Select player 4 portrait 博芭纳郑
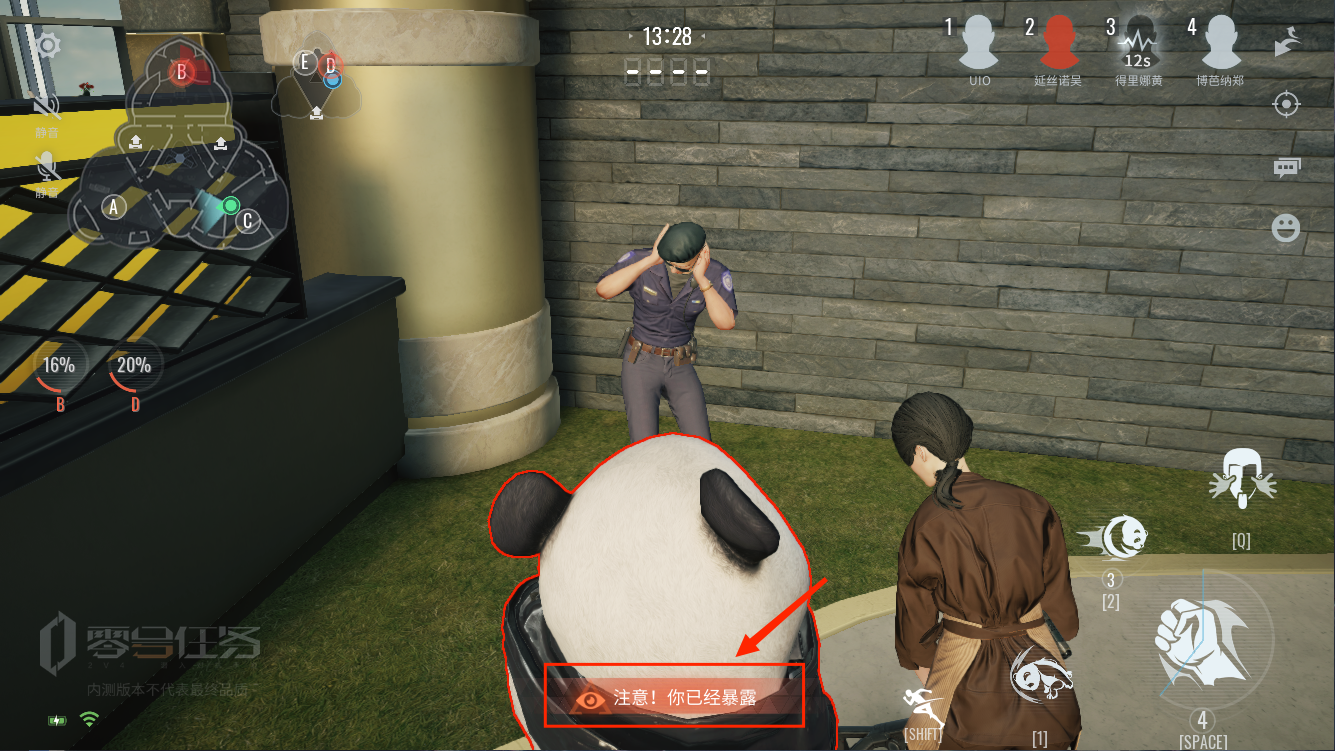Screen dimensions: 1335x751 tap(1220, 45)
